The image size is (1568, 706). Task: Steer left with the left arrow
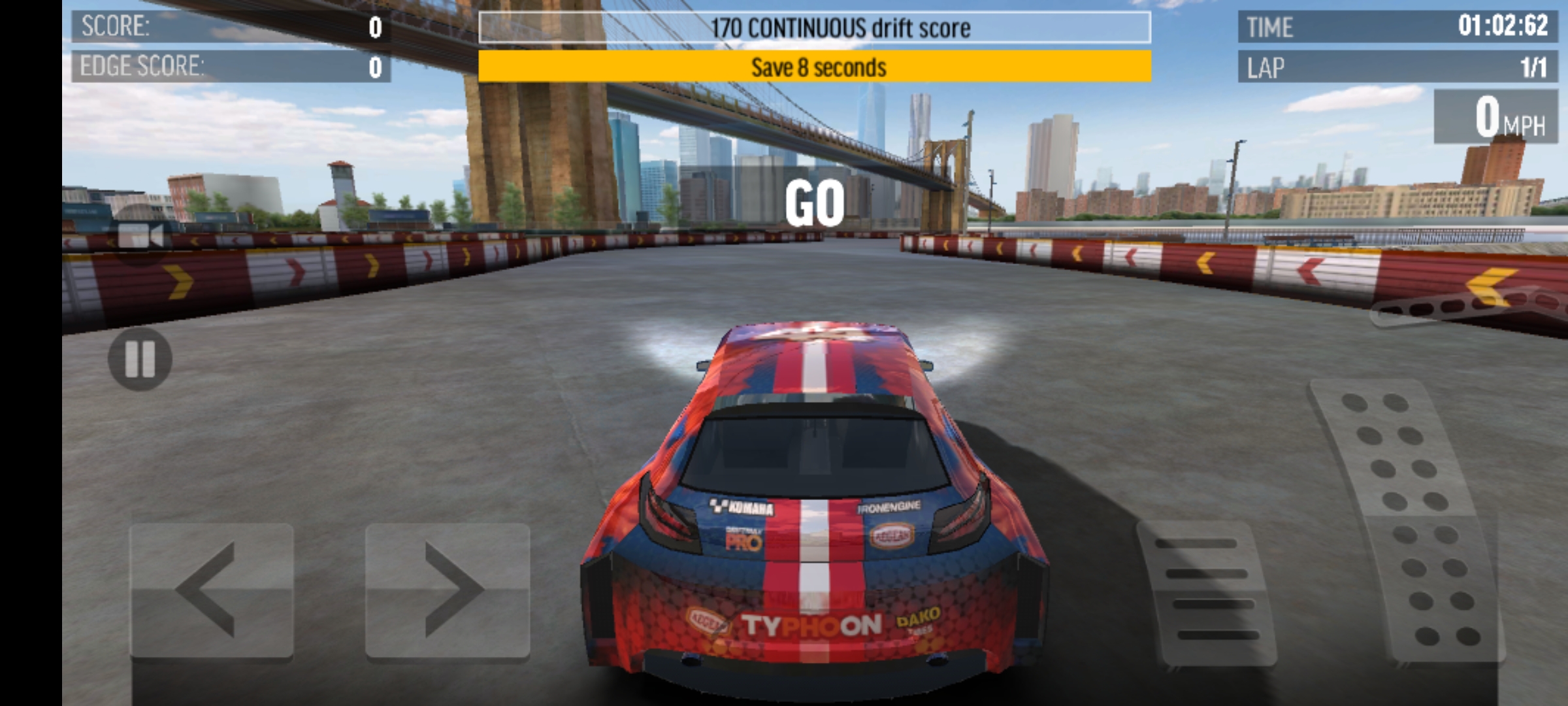click(x=211, y=590)
